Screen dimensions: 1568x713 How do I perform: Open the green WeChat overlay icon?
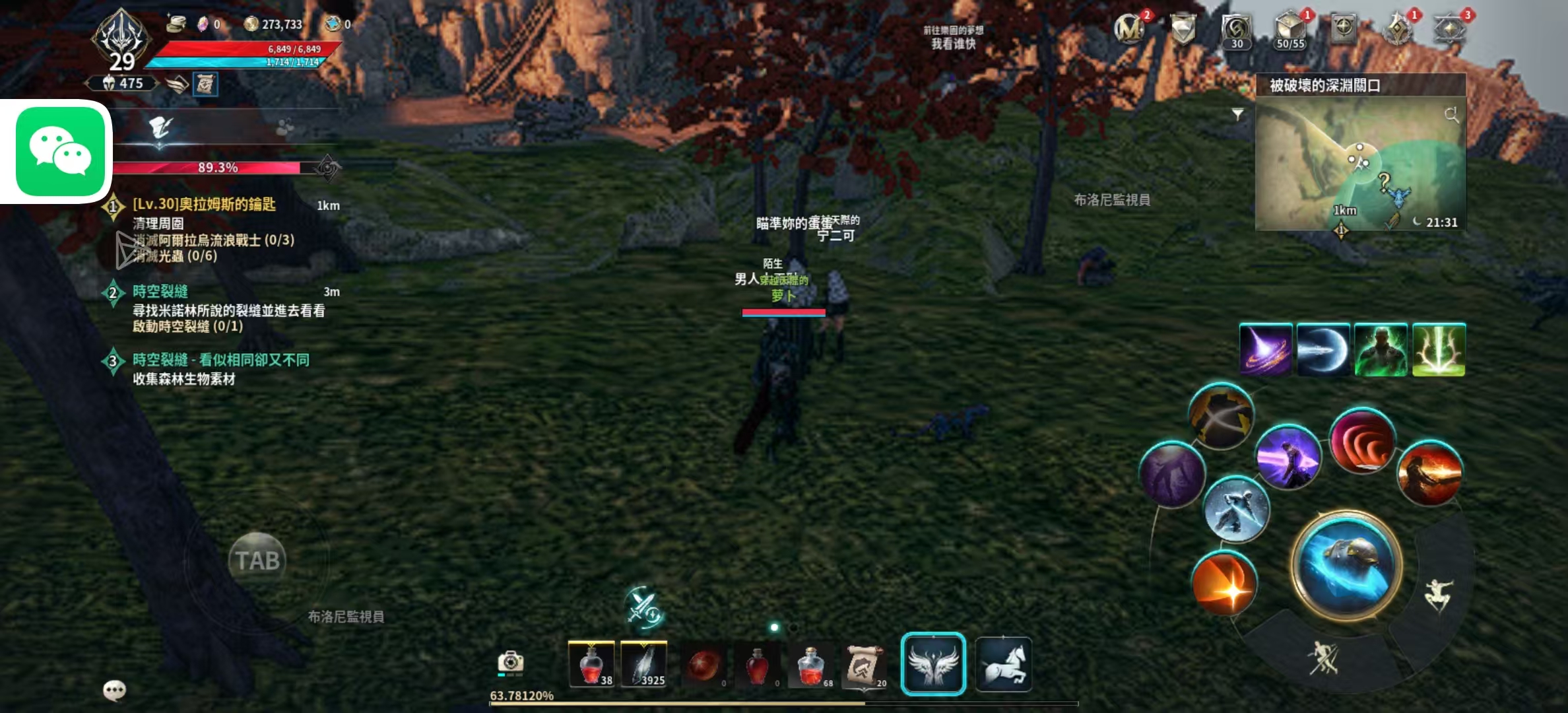(x=60, y=152)
